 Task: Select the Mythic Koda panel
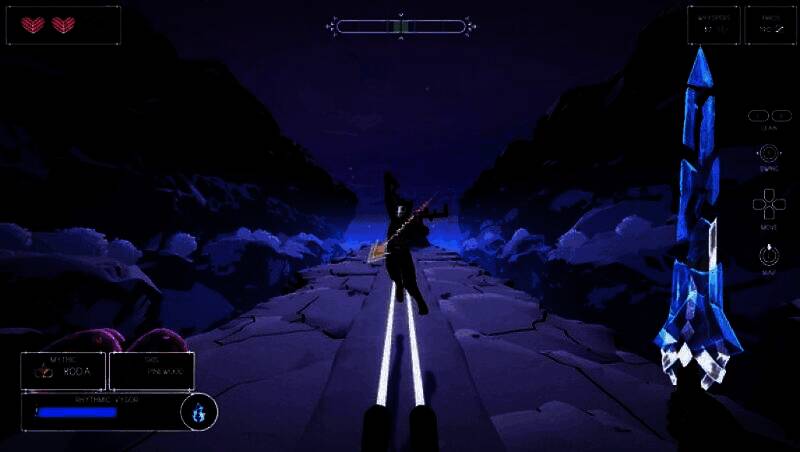(63, 370)
